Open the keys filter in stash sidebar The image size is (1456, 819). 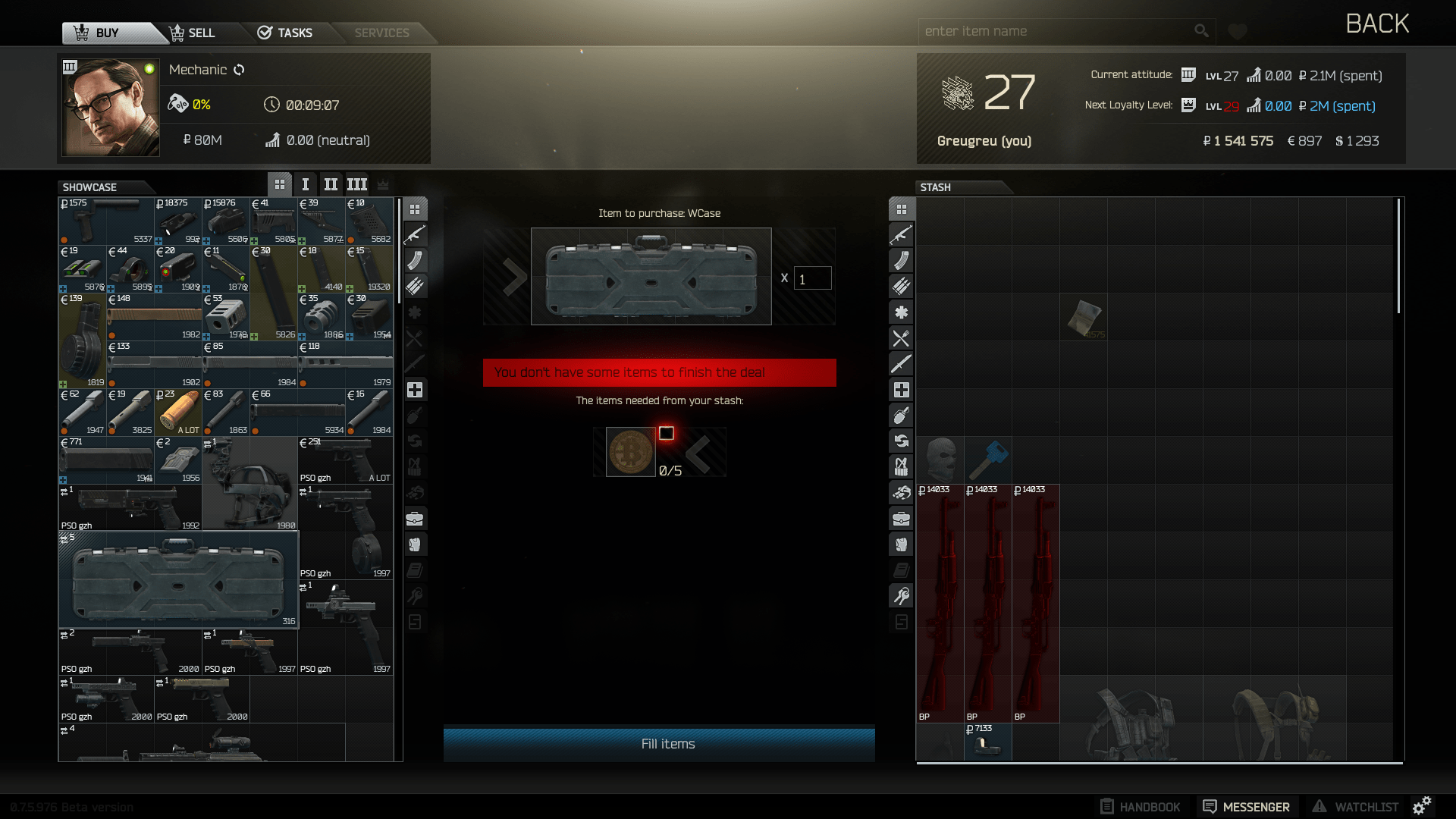(901, 596)
